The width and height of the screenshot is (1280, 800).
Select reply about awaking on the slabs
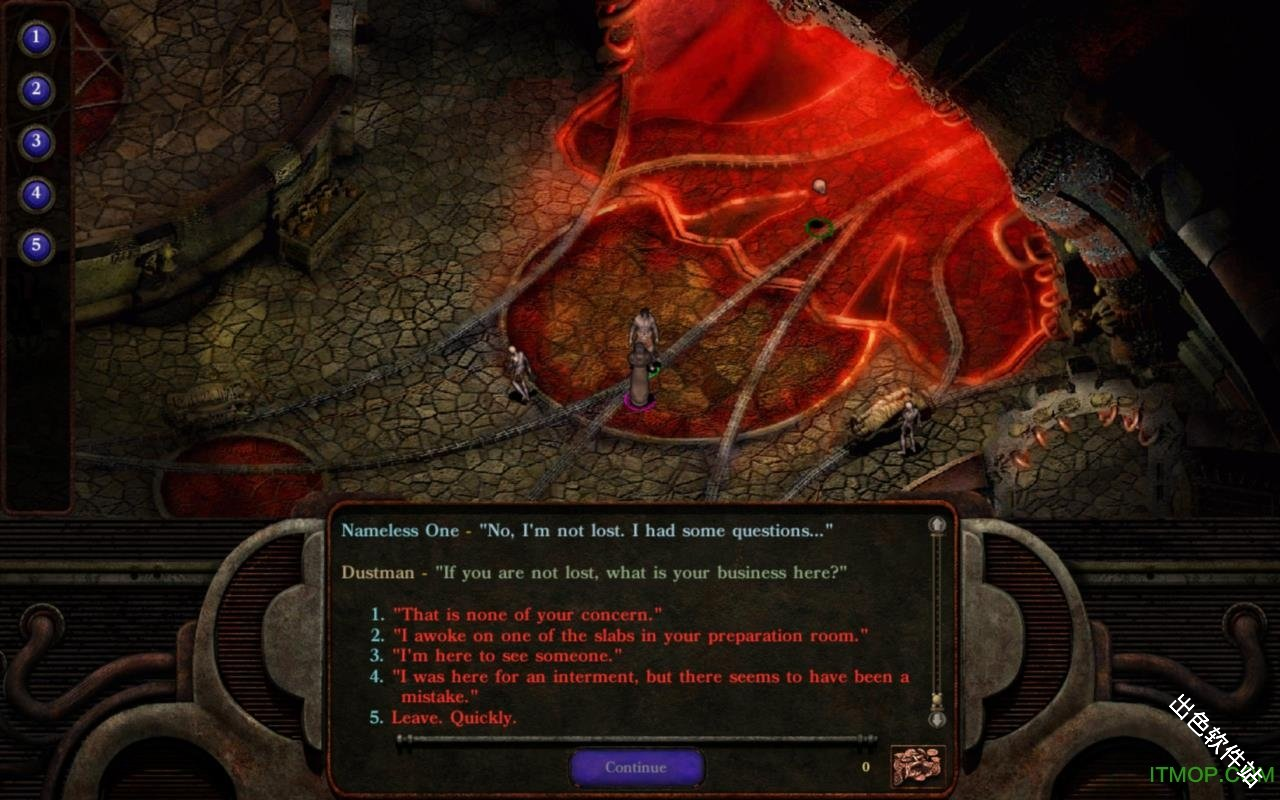pyautogui.click(x=630, y=636)
